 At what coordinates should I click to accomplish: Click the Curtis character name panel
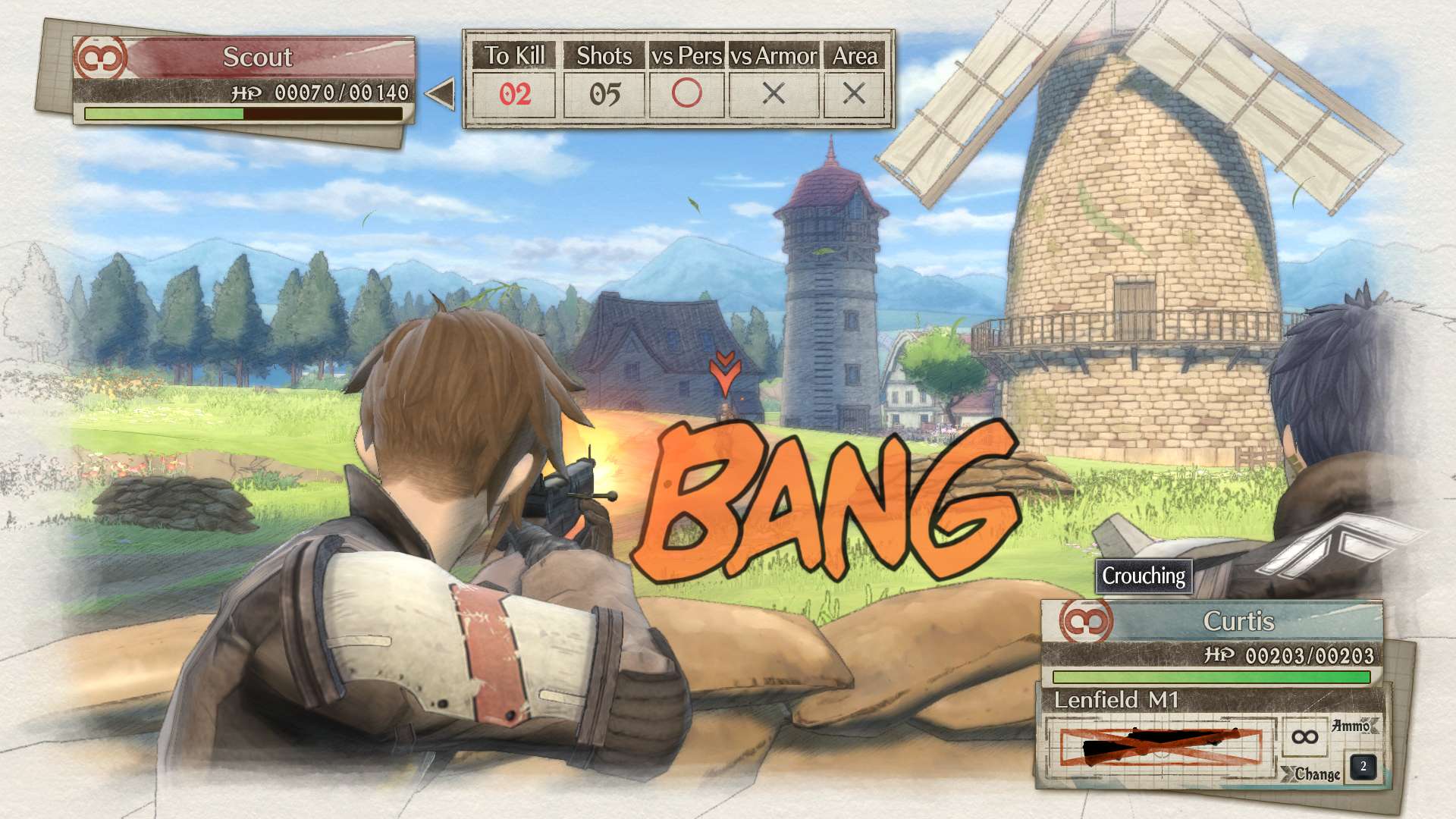(x=1237, y=621)
